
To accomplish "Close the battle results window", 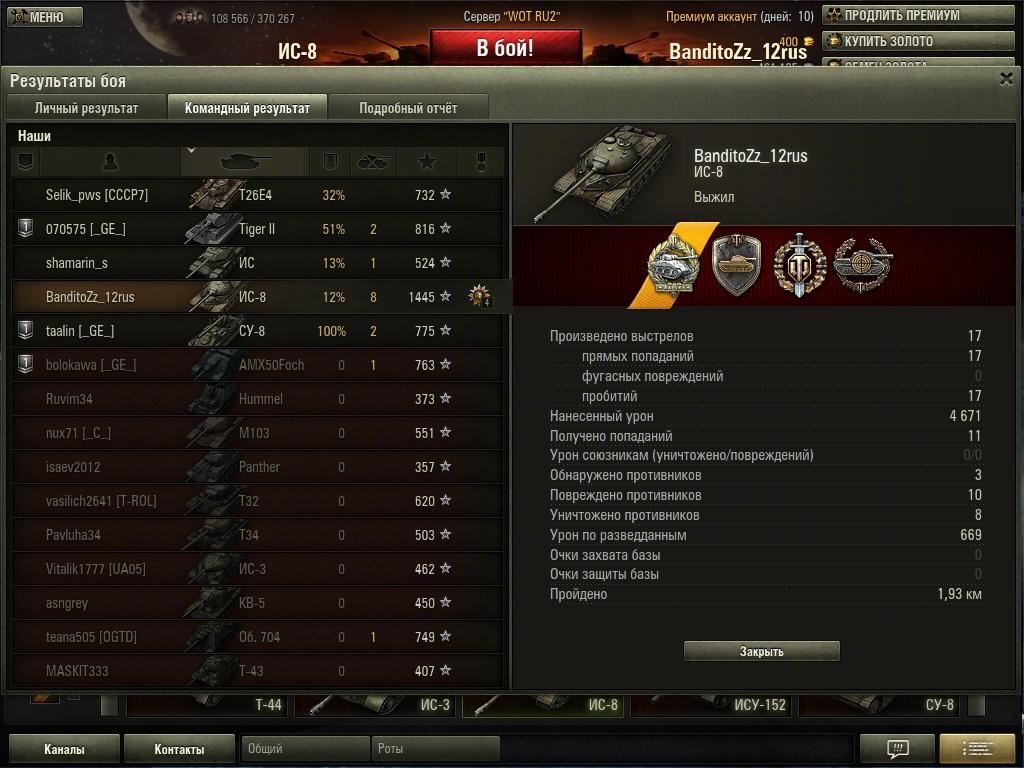I will pyautogui.click(x=1006, y=80).
